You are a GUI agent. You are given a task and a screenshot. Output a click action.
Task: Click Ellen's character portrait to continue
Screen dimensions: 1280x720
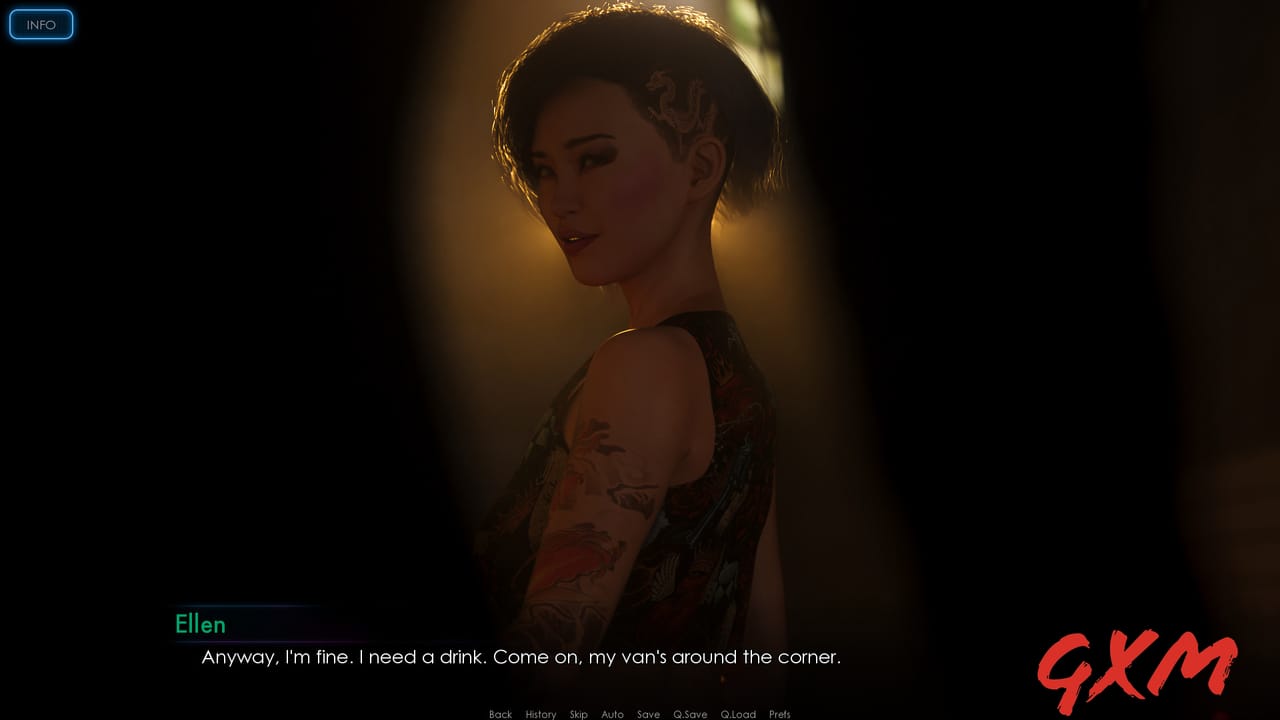630,300
